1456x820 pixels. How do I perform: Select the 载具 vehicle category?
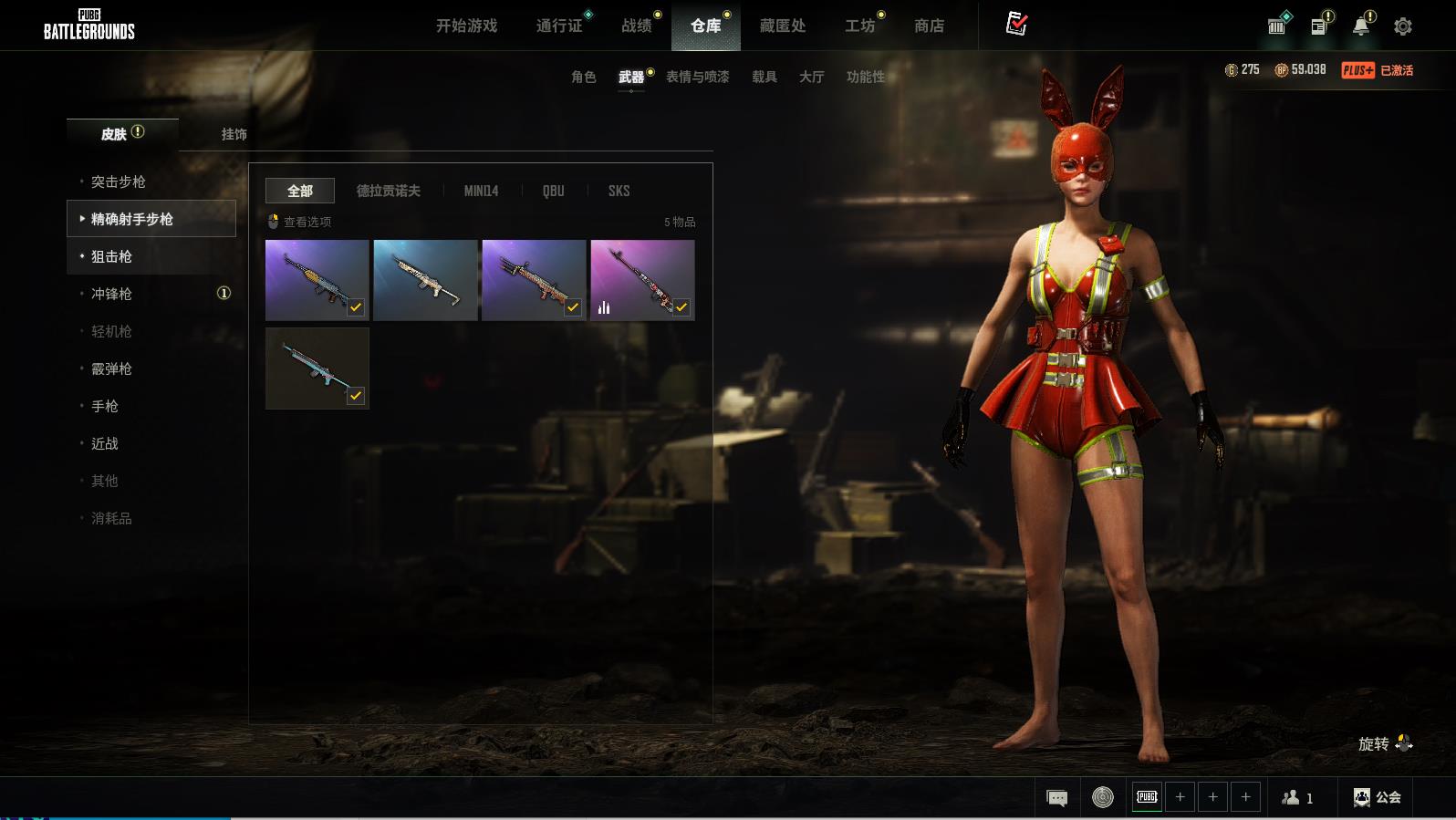coord(764,77)
